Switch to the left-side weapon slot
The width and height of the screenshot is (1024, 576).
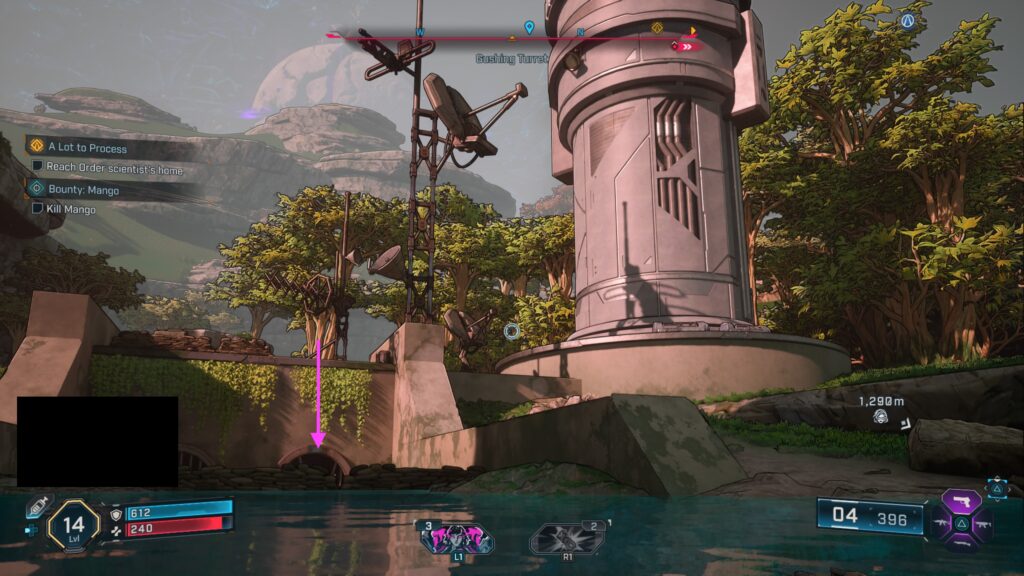point(942,522)
